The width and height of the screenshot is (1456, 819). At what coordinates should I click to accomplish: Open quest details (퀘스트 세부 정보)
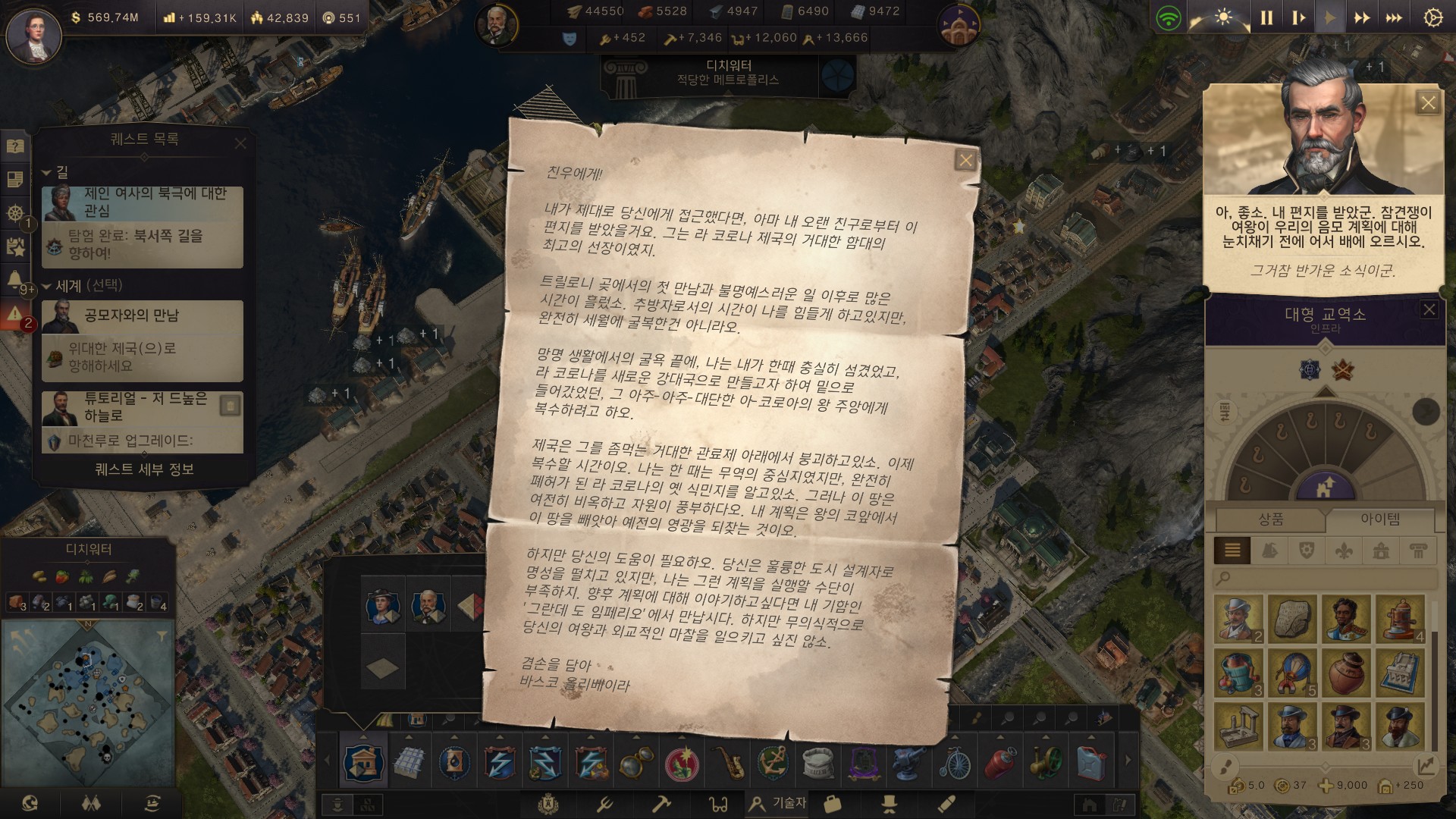[x=144, y=469]
